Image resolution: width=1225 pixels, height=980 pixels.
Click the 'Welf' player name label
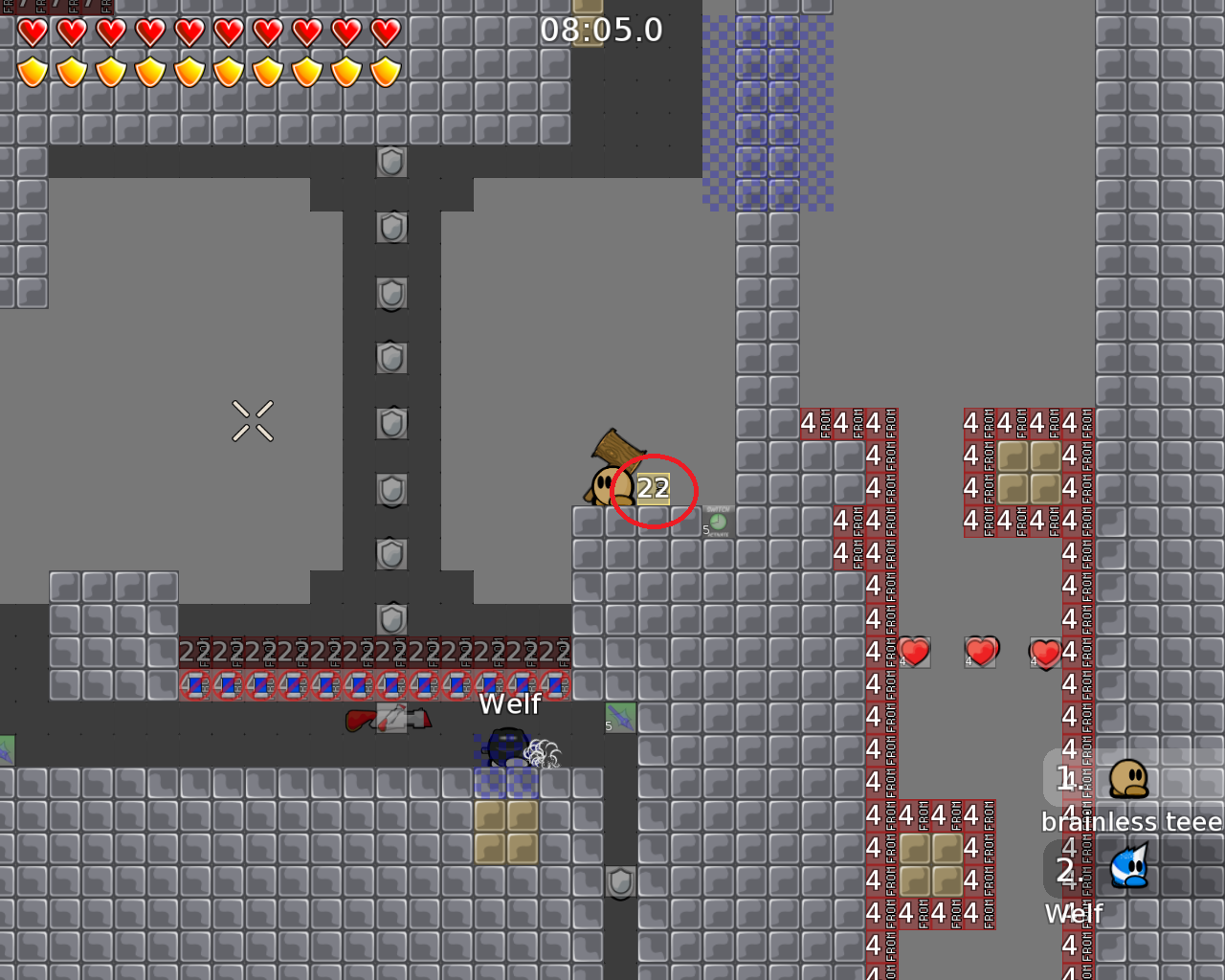[509, 704]
